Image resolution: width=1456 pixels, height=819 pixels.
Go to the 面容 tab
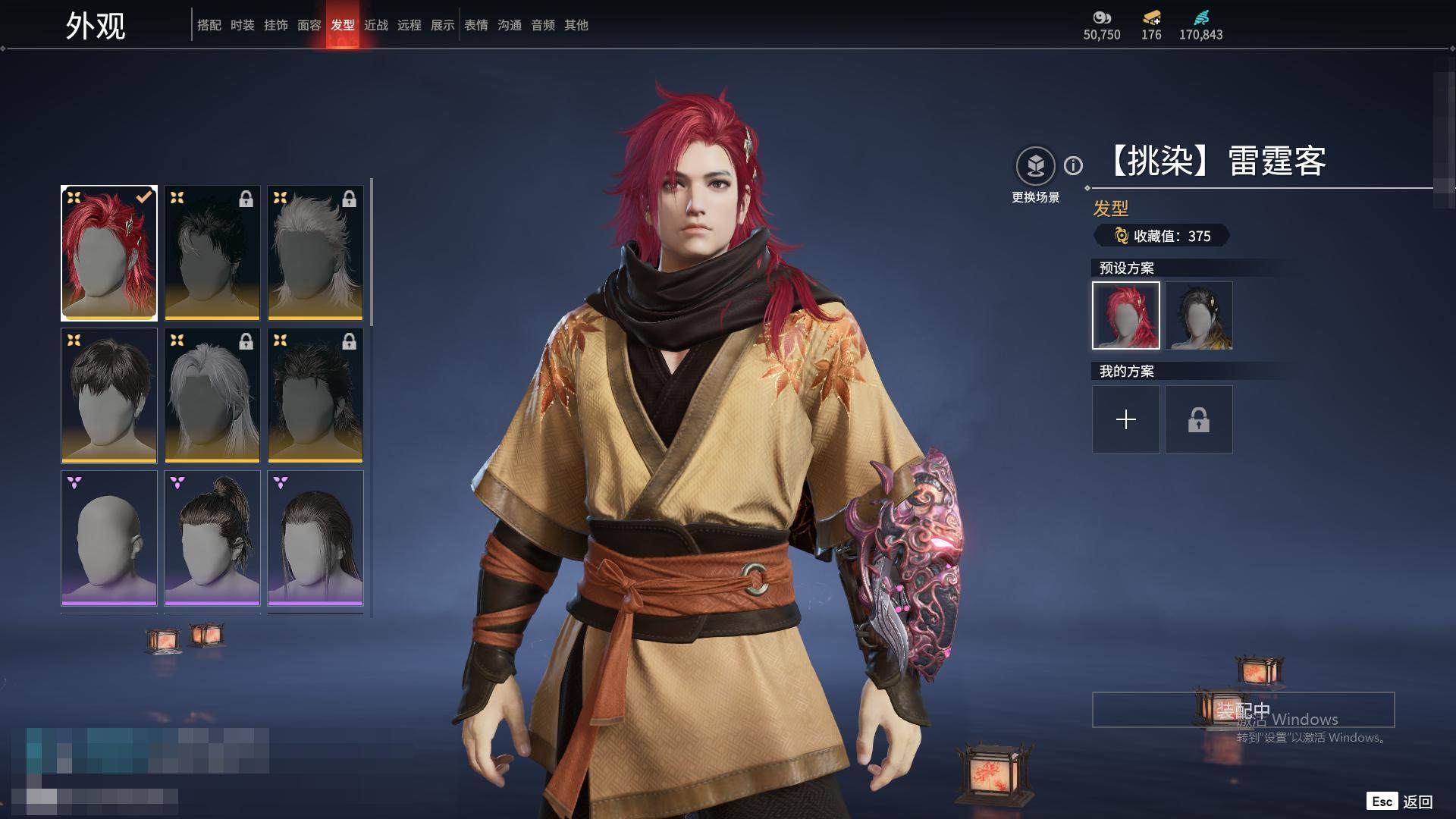[x=309, y=25]
